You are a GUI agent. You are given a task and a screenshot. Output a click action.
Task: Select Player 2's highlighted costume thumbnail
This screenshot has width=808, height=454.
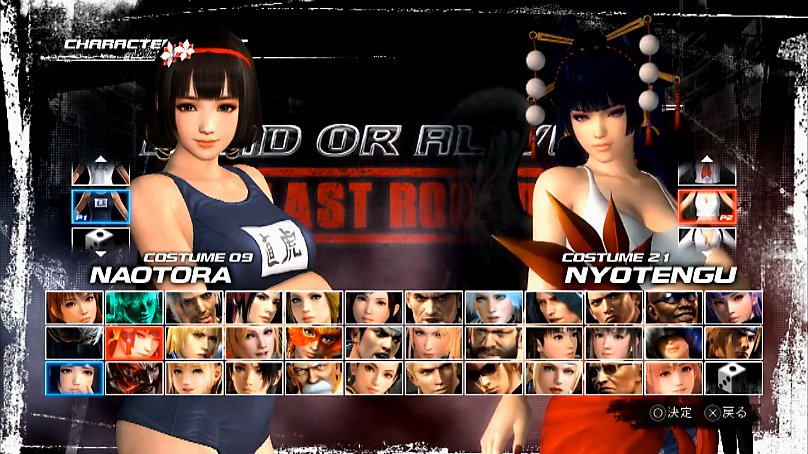point(706,206)
